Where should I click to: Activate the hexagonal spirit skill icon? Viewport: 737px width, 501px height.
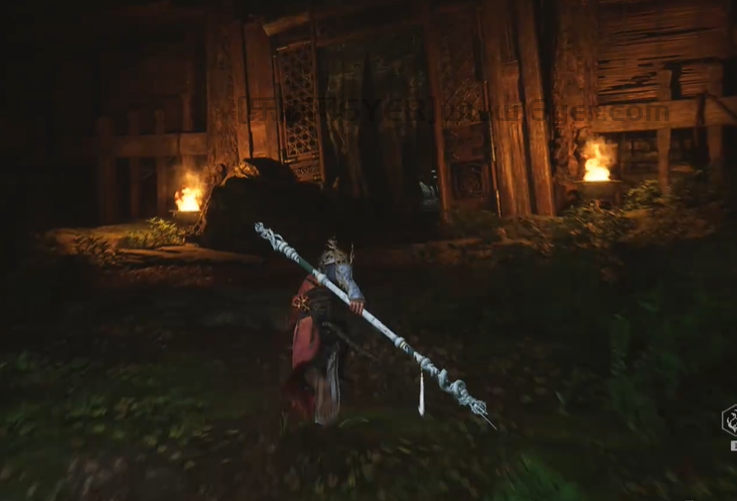click(x=730, y=419)
